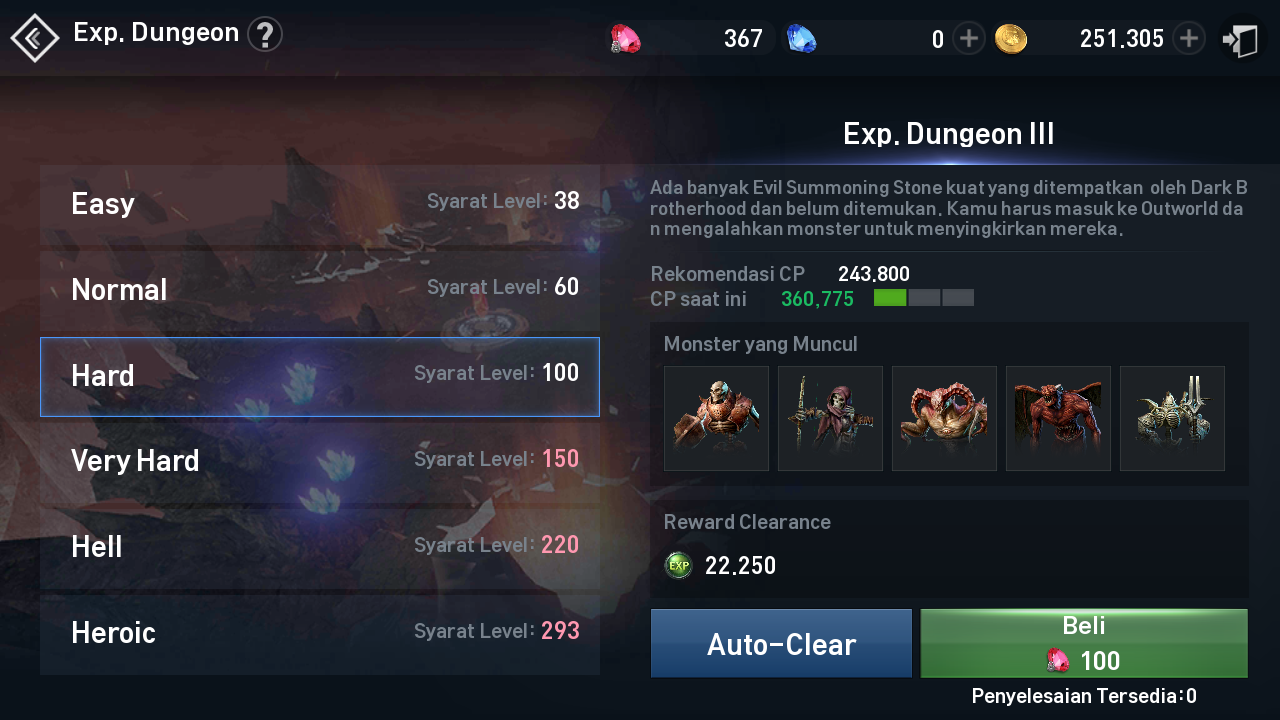Click the gold coin currency icon
The image size is (1280, 720).
click(1012, 37)
